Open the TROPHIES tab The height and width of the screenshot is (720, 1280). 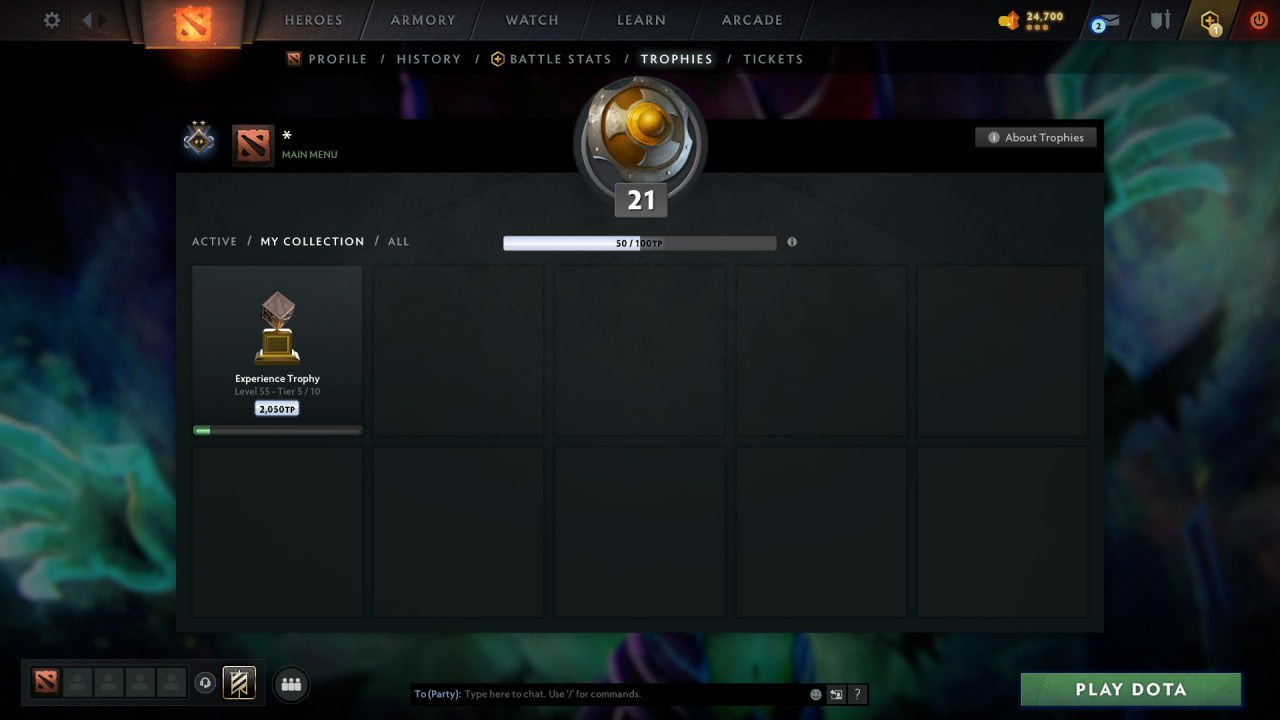676,59
